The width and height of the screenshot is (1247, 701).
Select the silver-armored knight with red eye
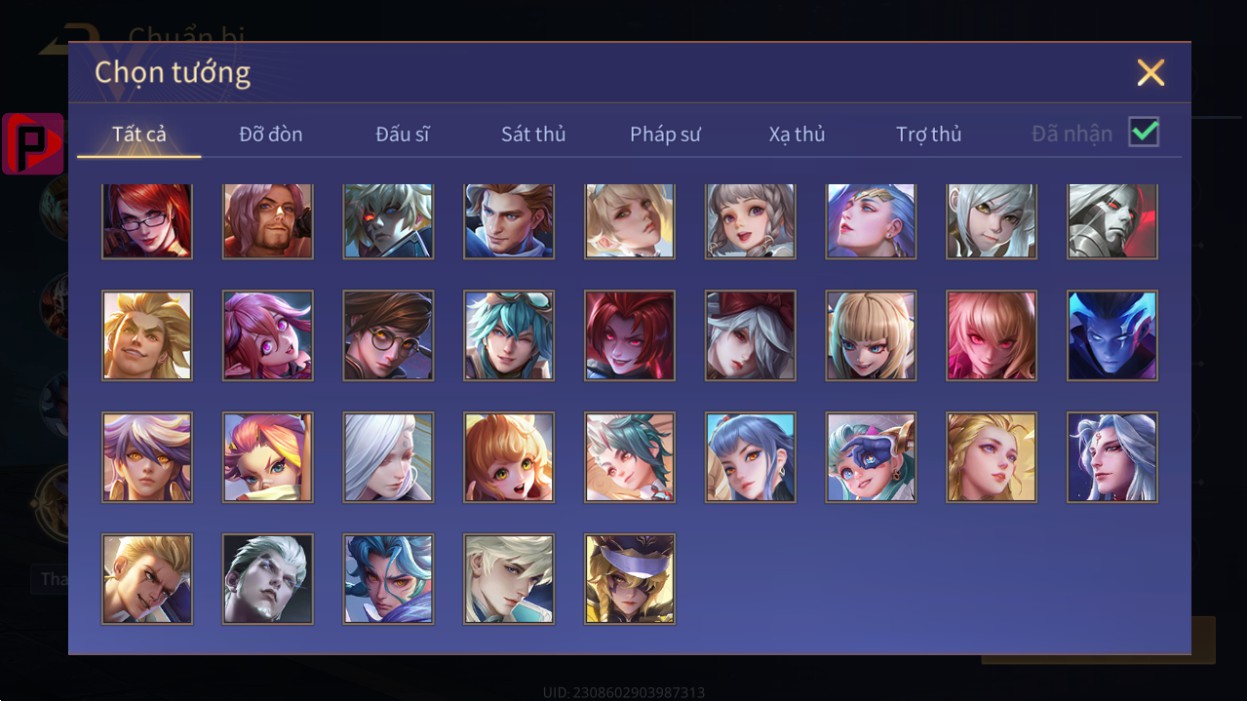coord(1112,221)
